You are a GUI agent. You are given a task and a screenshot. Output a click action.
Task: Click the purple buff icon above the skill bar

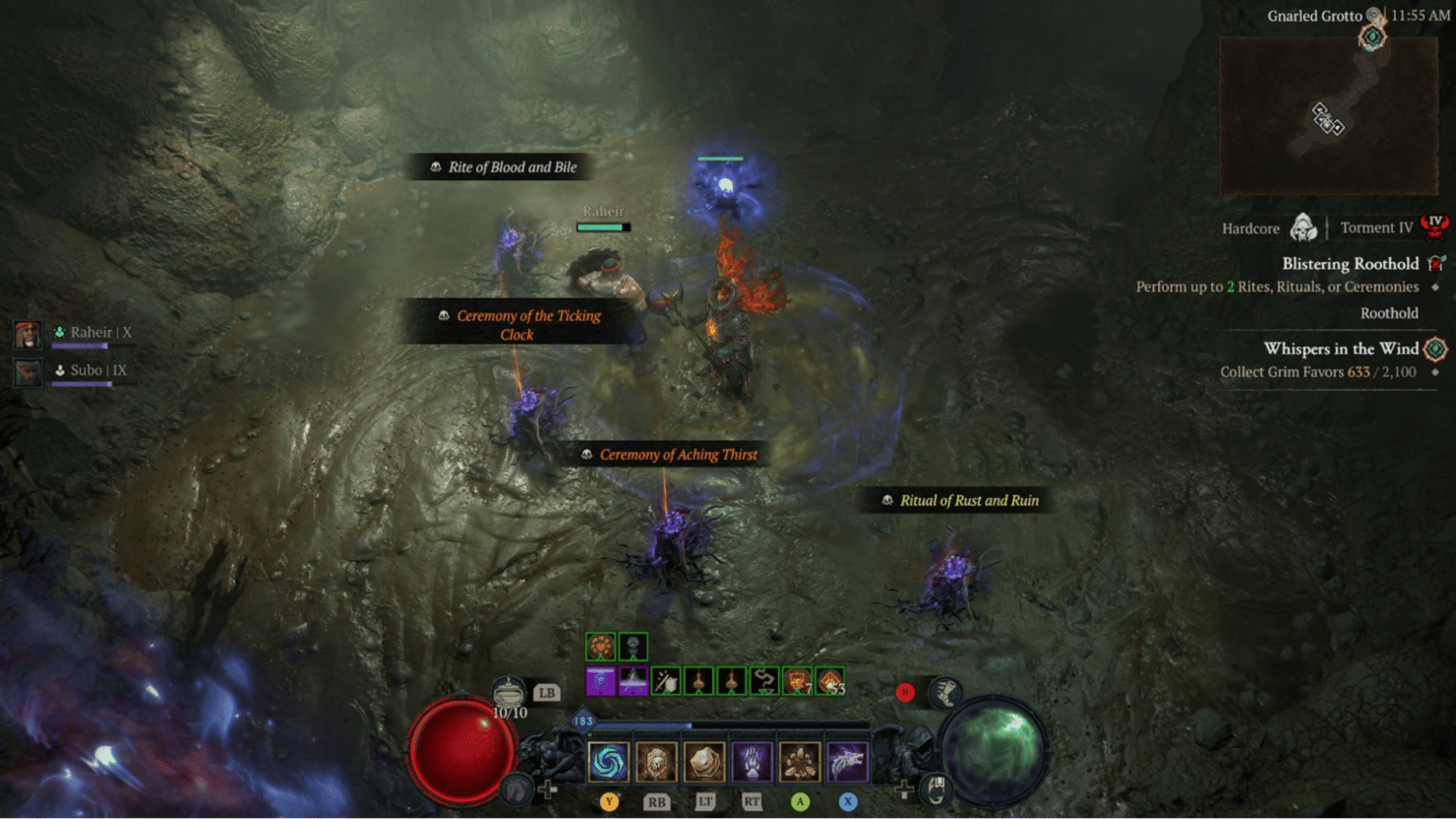[600, 681]
